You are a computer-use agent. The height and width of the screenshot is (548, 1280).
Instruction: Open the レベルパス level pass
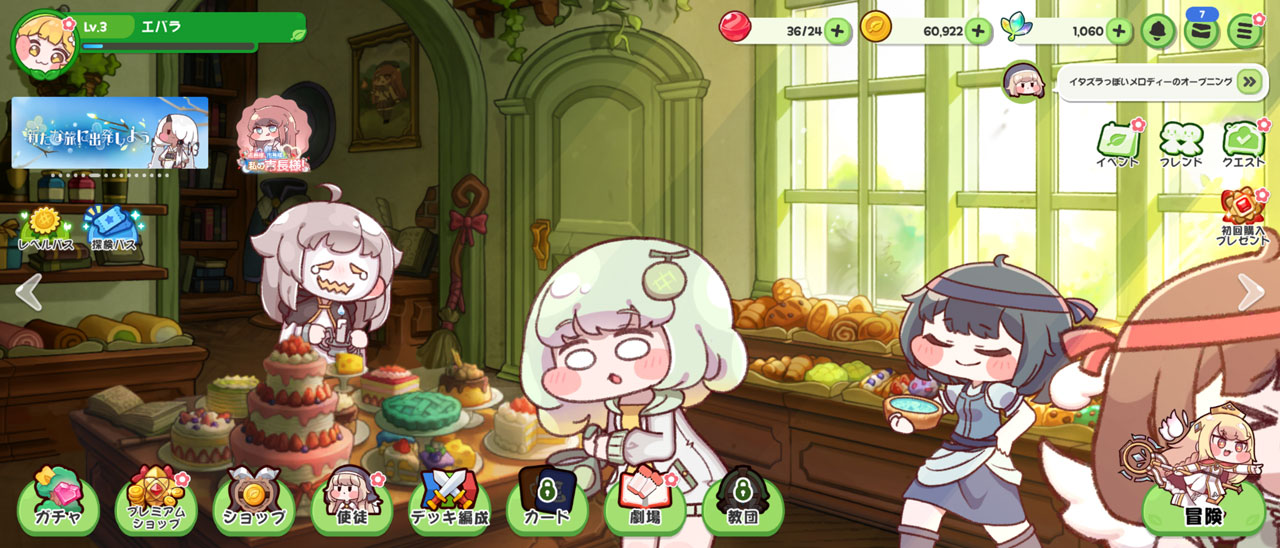tap(45, 229)
